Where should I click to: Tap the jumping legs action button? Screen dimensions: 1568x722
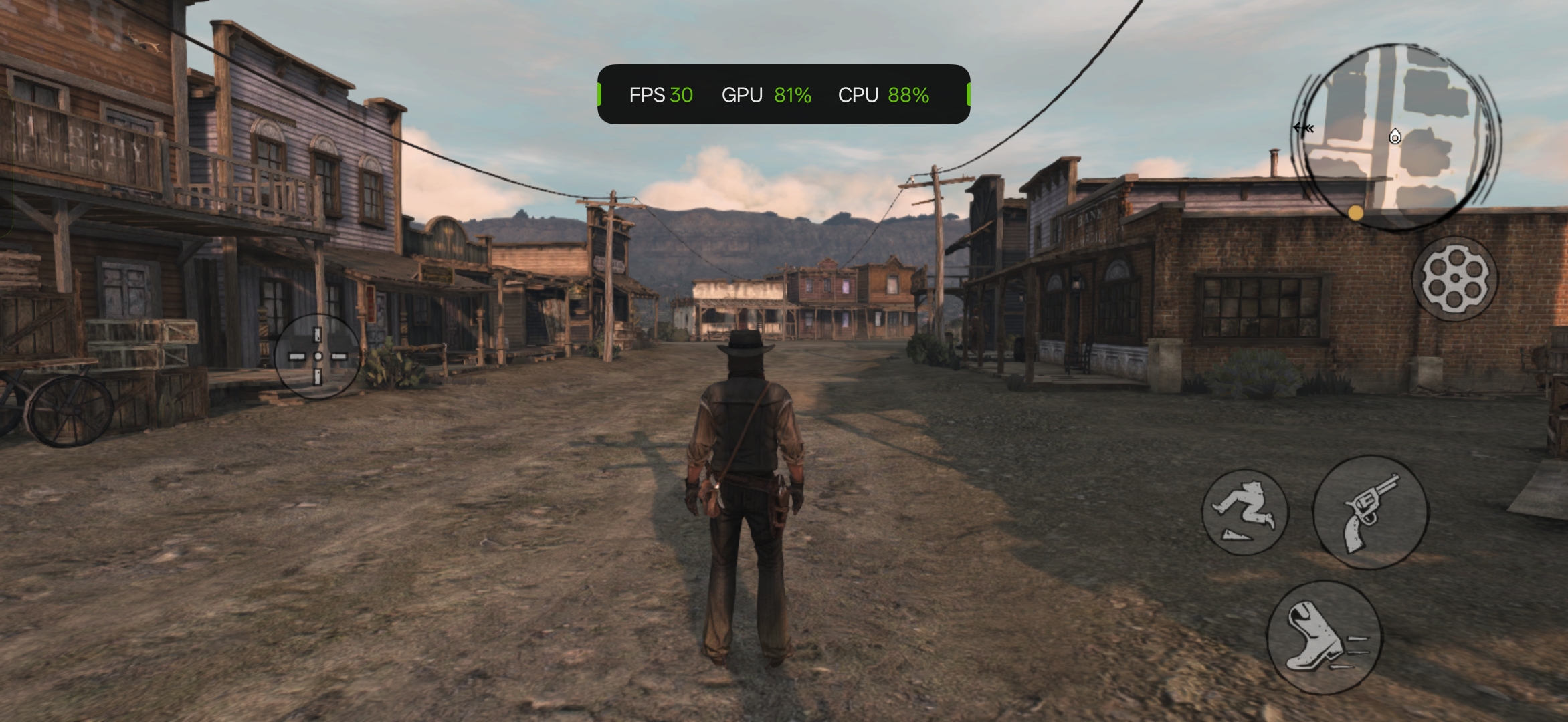(1245, 512)
